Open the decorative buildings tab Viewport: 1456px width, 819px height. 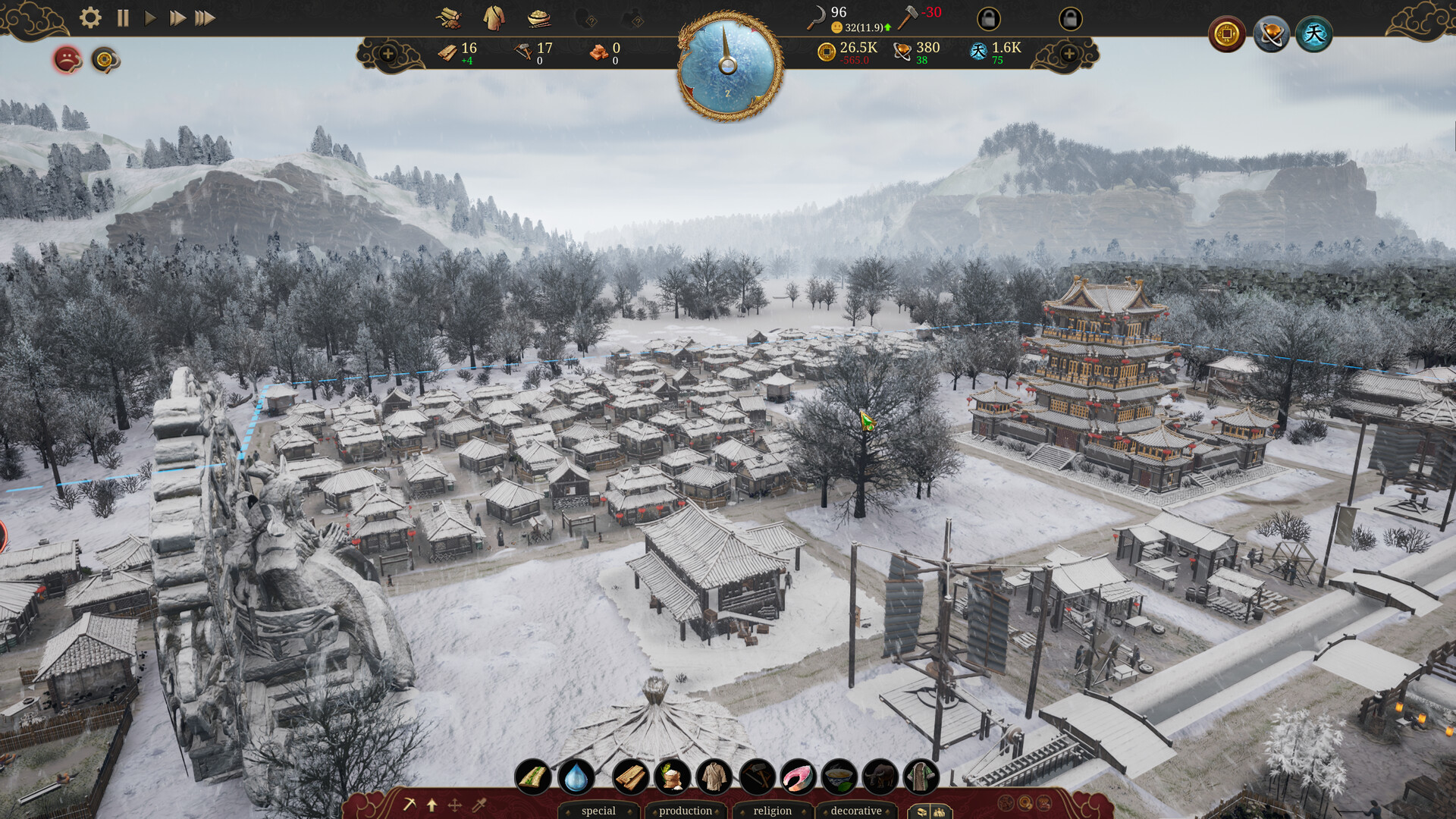click(x=857, y=810)
